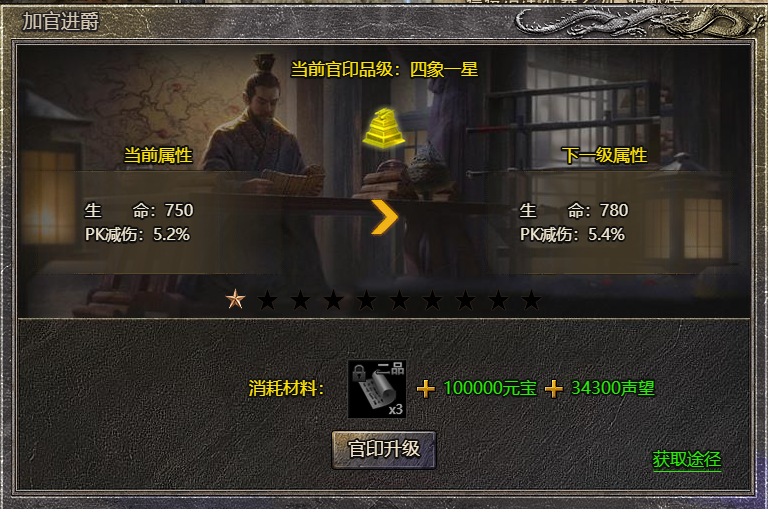Click the golden official seal icon
768x509 pixels.
(x=383, y=128)
